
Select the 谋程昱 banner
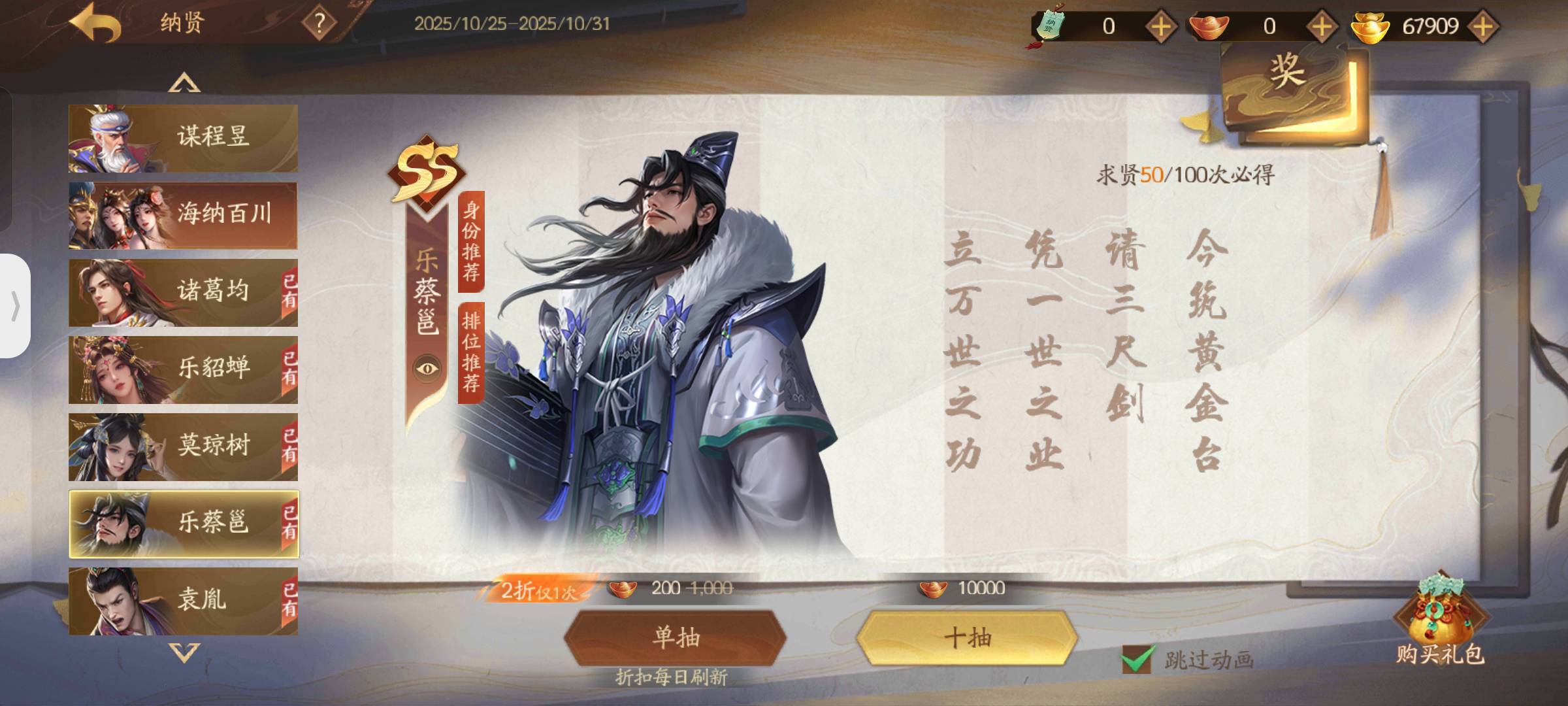point(183,138)
